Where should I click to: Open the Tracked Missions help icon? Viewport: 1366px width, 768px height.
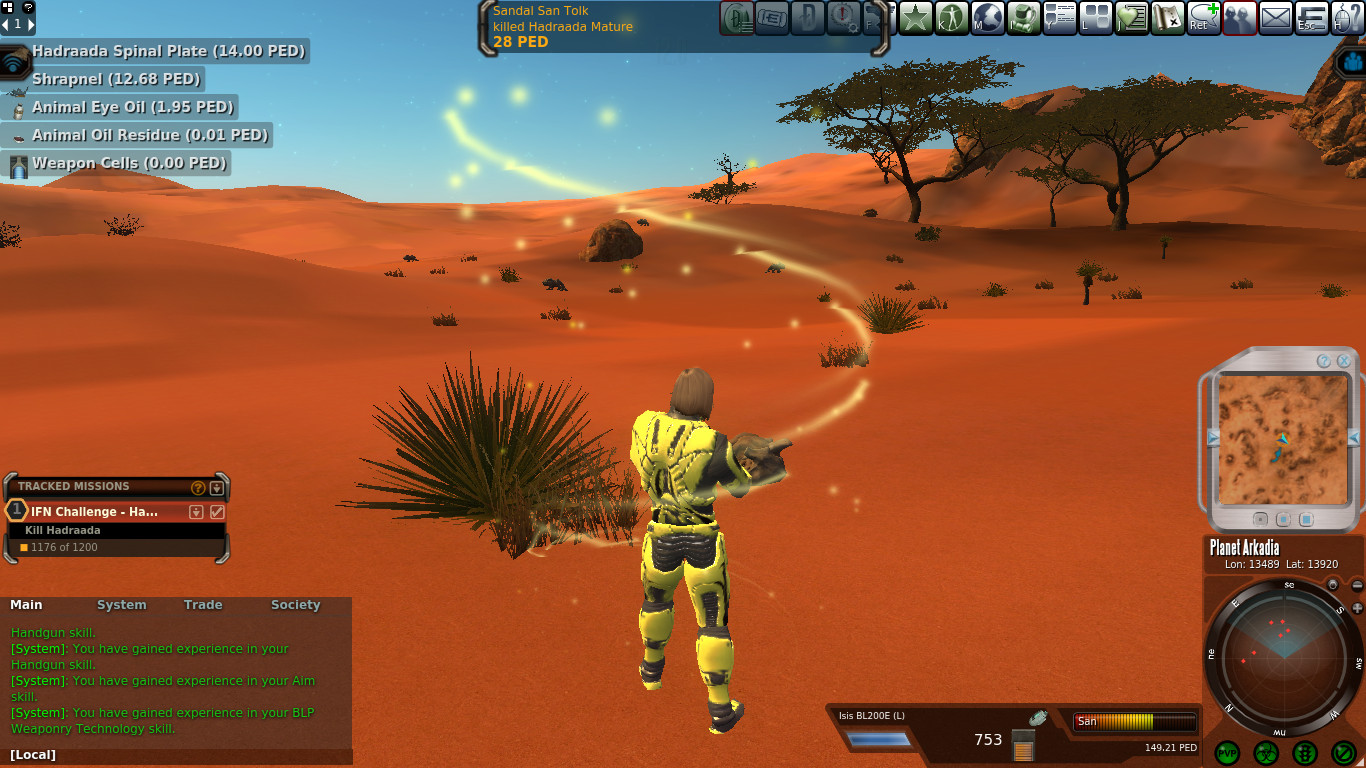[198, 488]
